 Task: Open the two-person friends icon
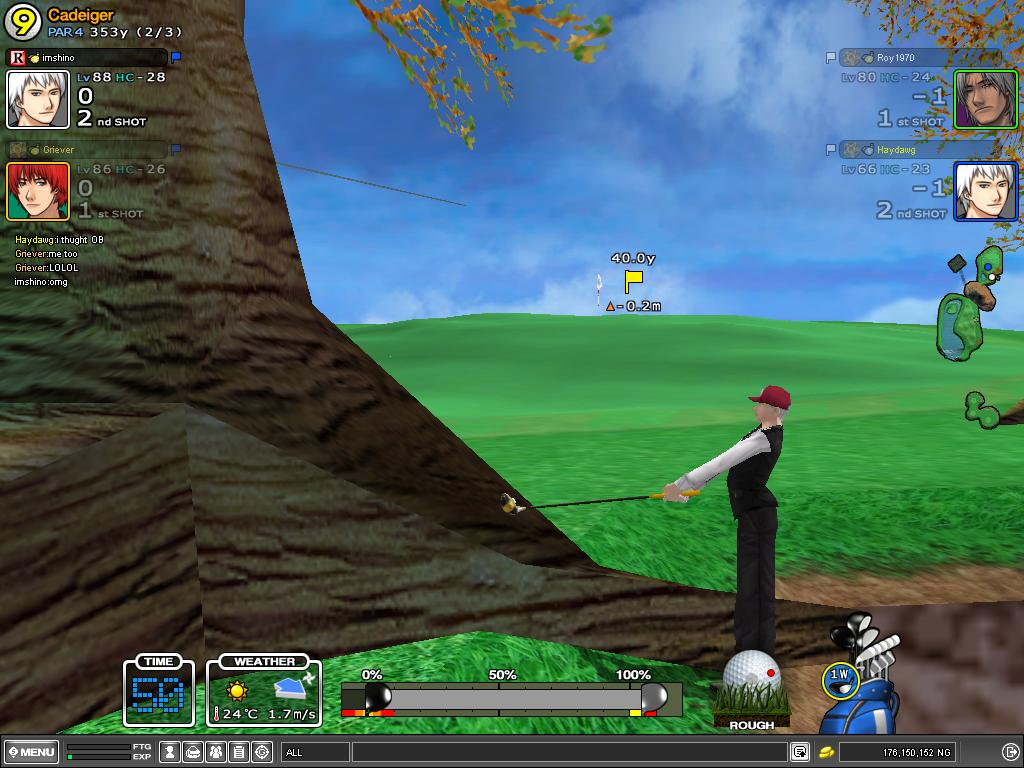tap(216, 752)
